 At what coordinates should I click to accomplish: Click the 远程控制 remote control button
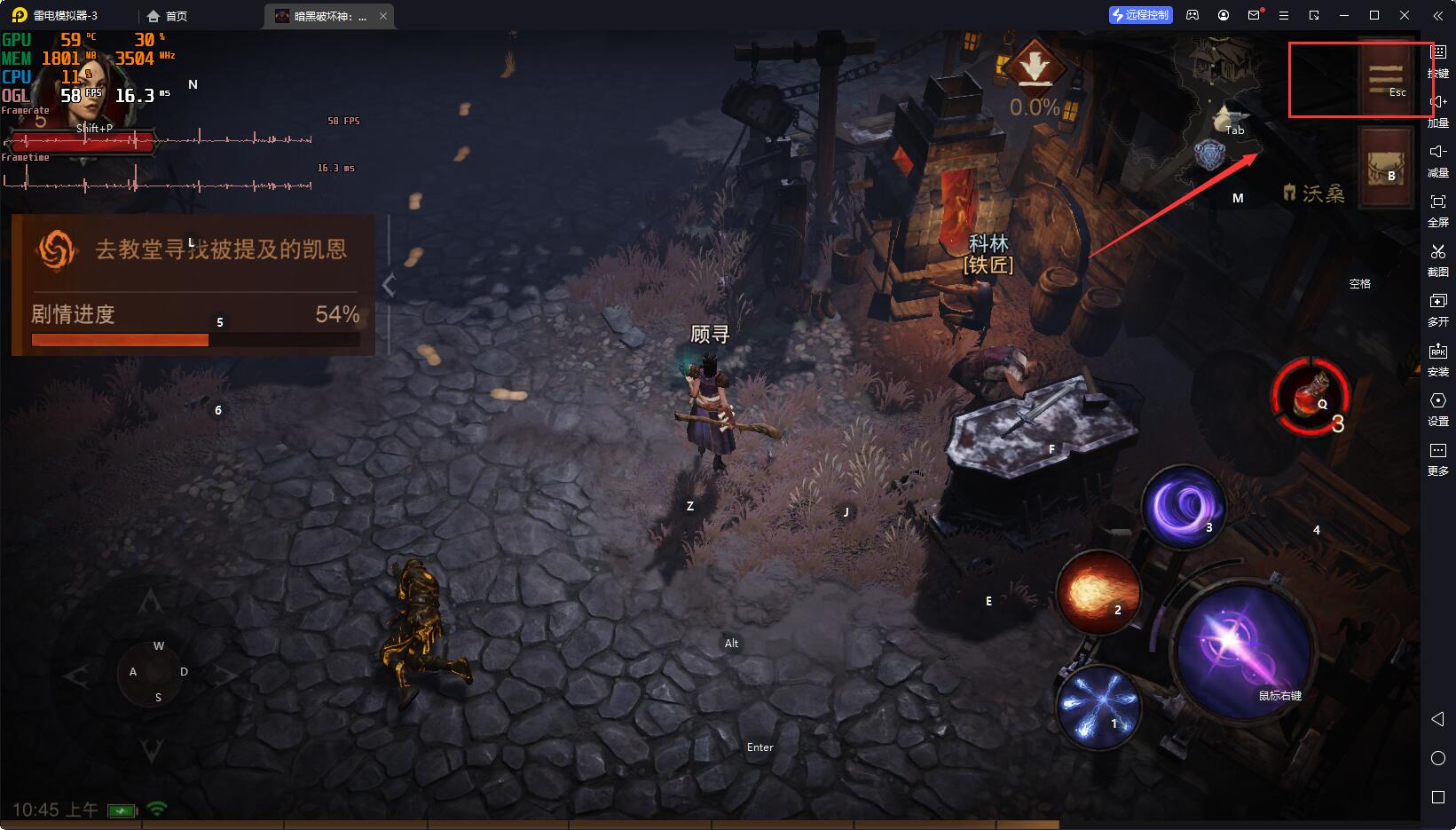pos(1141,15)
